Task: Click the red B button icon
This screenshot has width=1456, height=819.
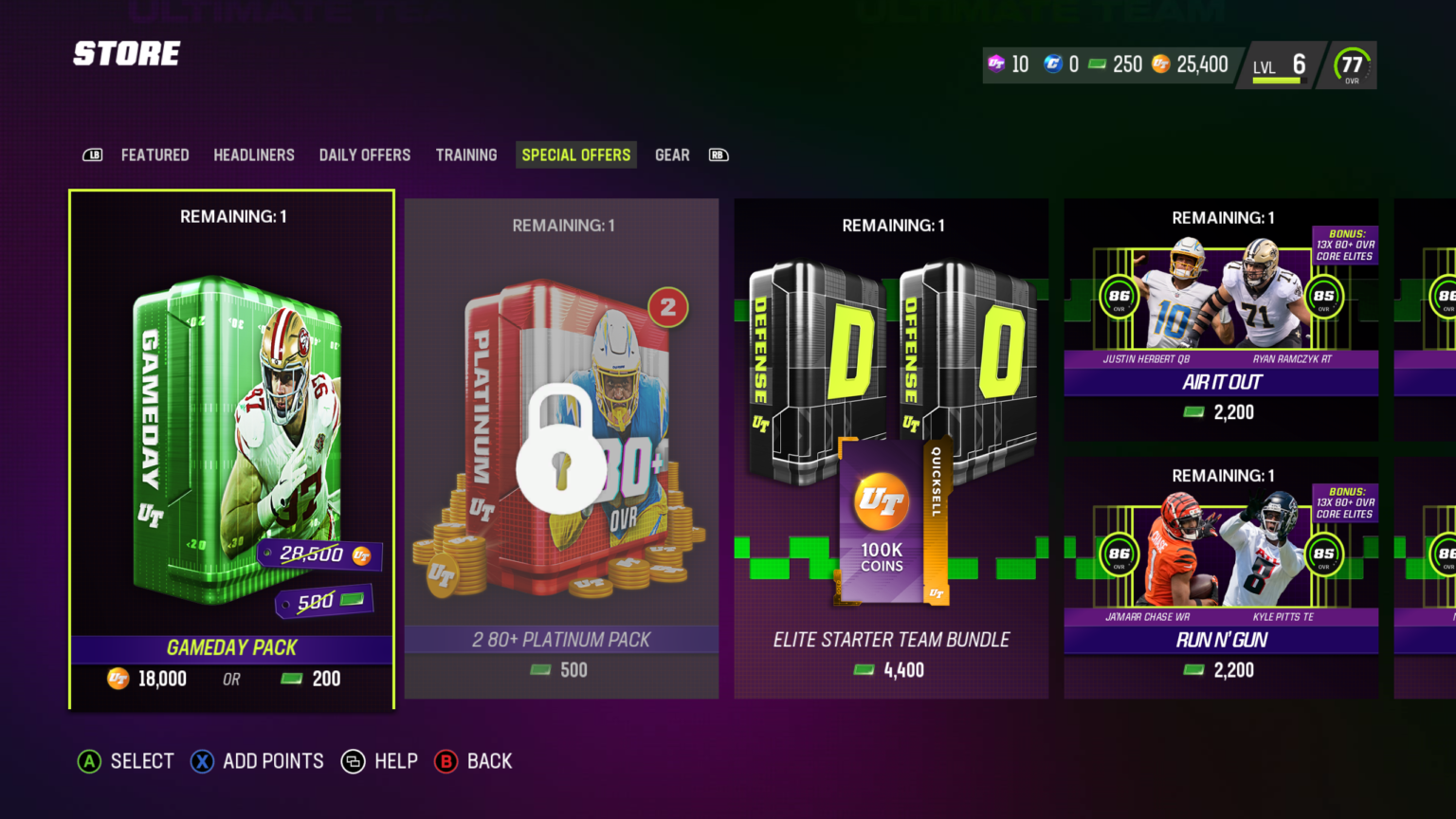Action: point(446,761)
